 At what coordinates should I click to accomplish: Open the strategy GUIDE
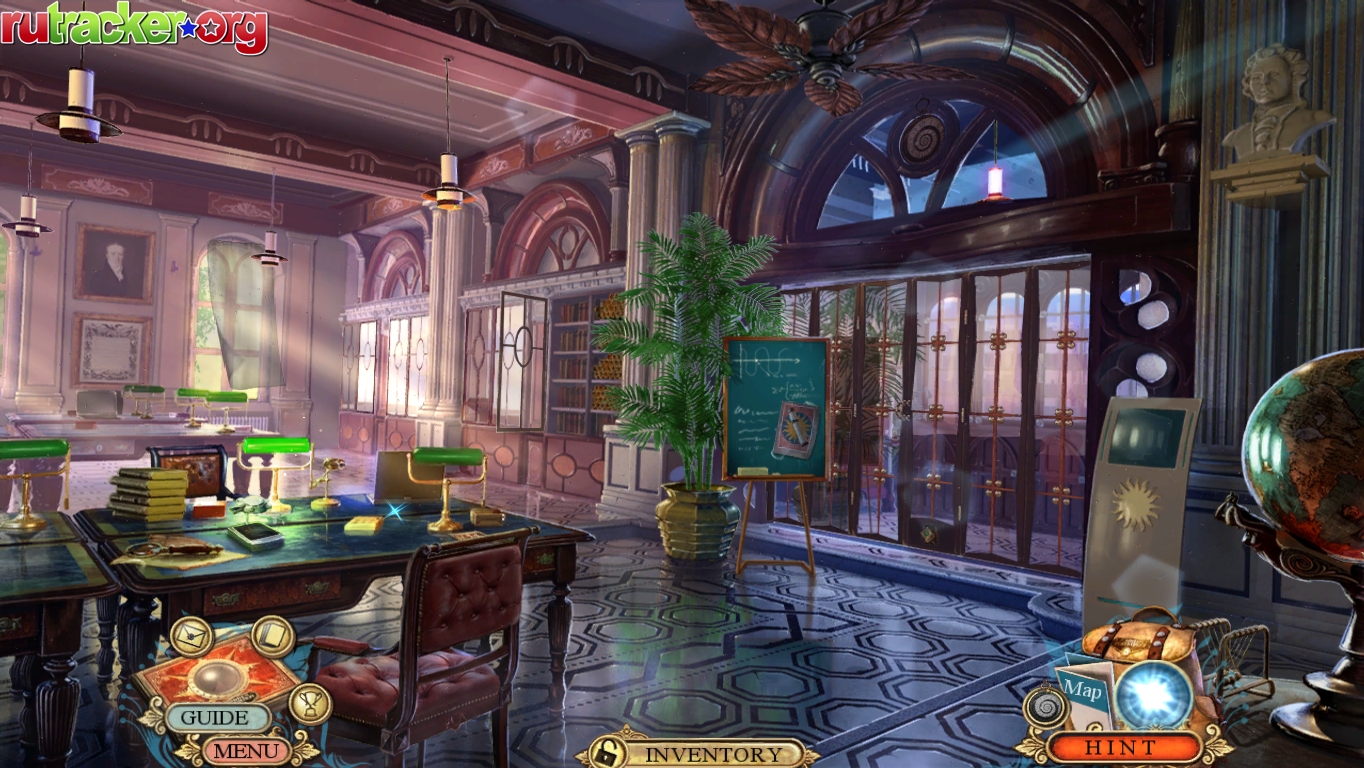(x=216, y=718)
